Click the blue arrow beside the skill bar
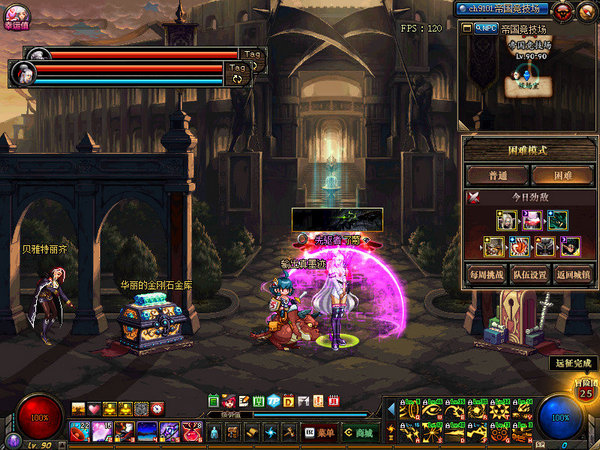The height and width of the screenshot is (450, 600). click(x=390, y=409)
